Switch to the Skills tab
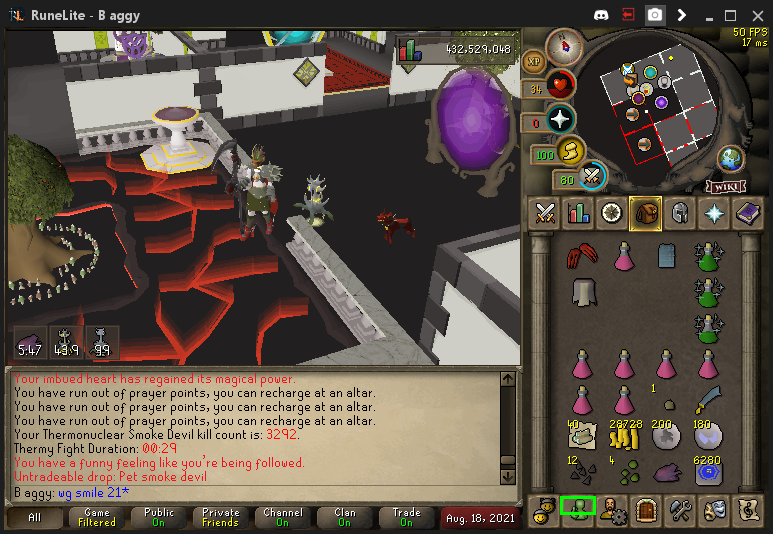The width and height of the screenshot is (773, 534). click(x=578, y=212)
